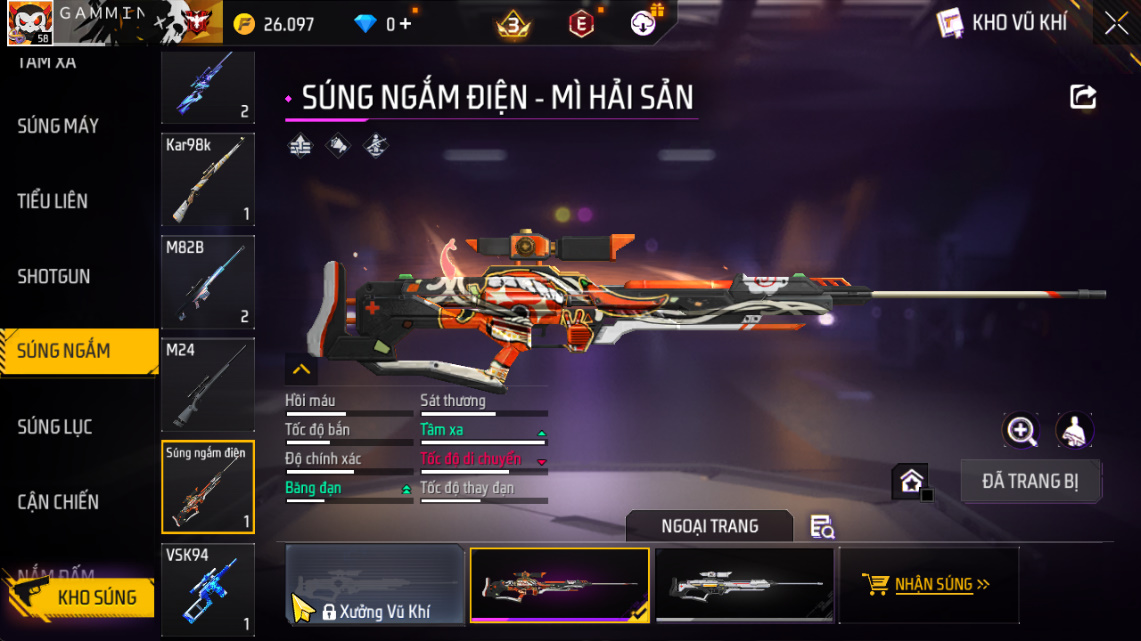
Task: Add diamonds with the plus button
Action: click(405, 24)
